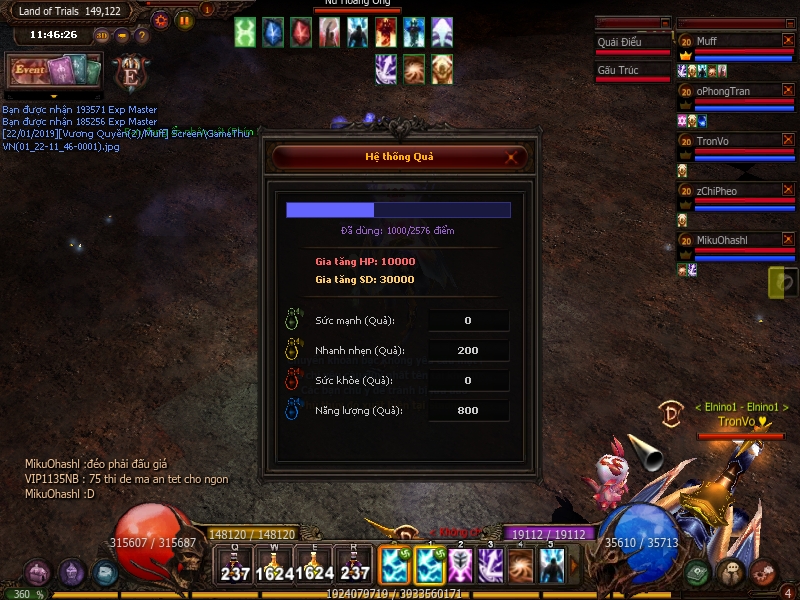
Task: Select the Năng lượng (Quả) value field
Action: [468, 411]
